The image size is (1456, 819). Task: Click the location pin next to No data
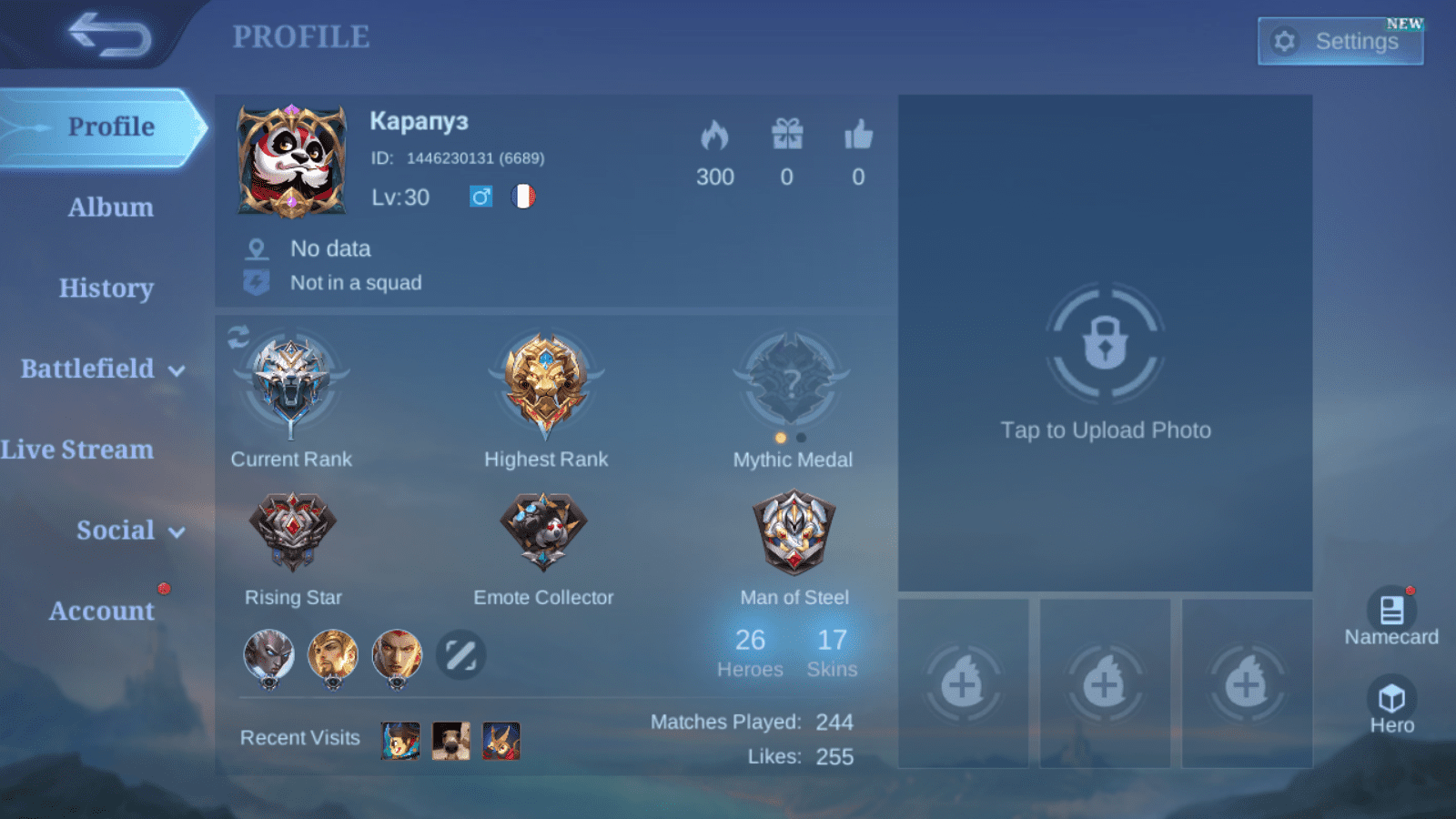click(258, 247)
